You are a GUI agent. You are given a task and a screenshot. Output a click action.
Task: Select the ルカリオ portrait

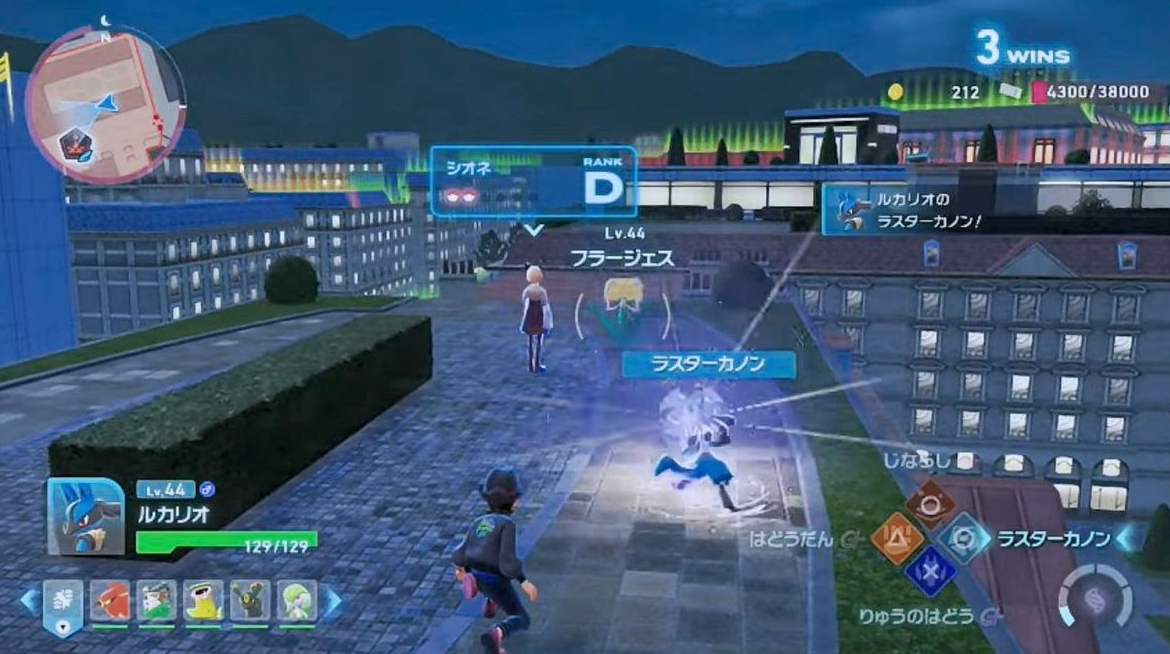[84, 516]
